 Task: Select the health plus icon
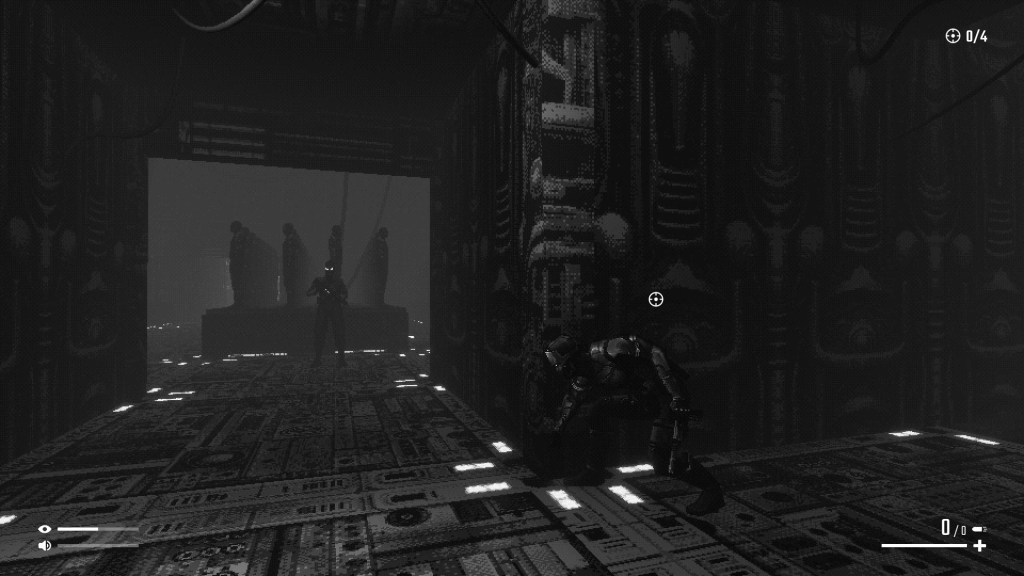[979, 546]
